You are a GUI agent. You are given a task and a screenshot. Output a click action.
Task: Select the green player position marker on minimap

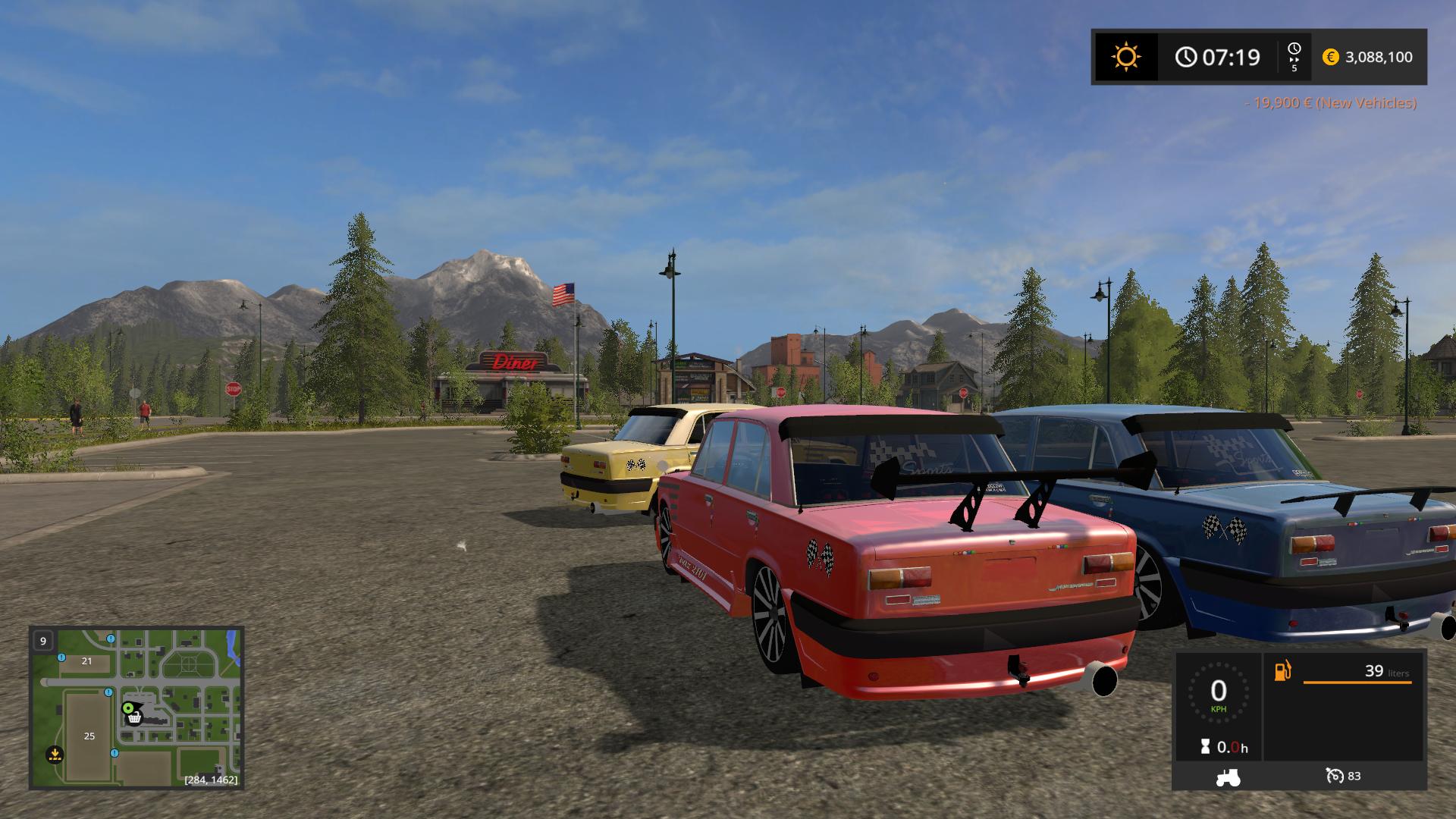tap(127, 708)
